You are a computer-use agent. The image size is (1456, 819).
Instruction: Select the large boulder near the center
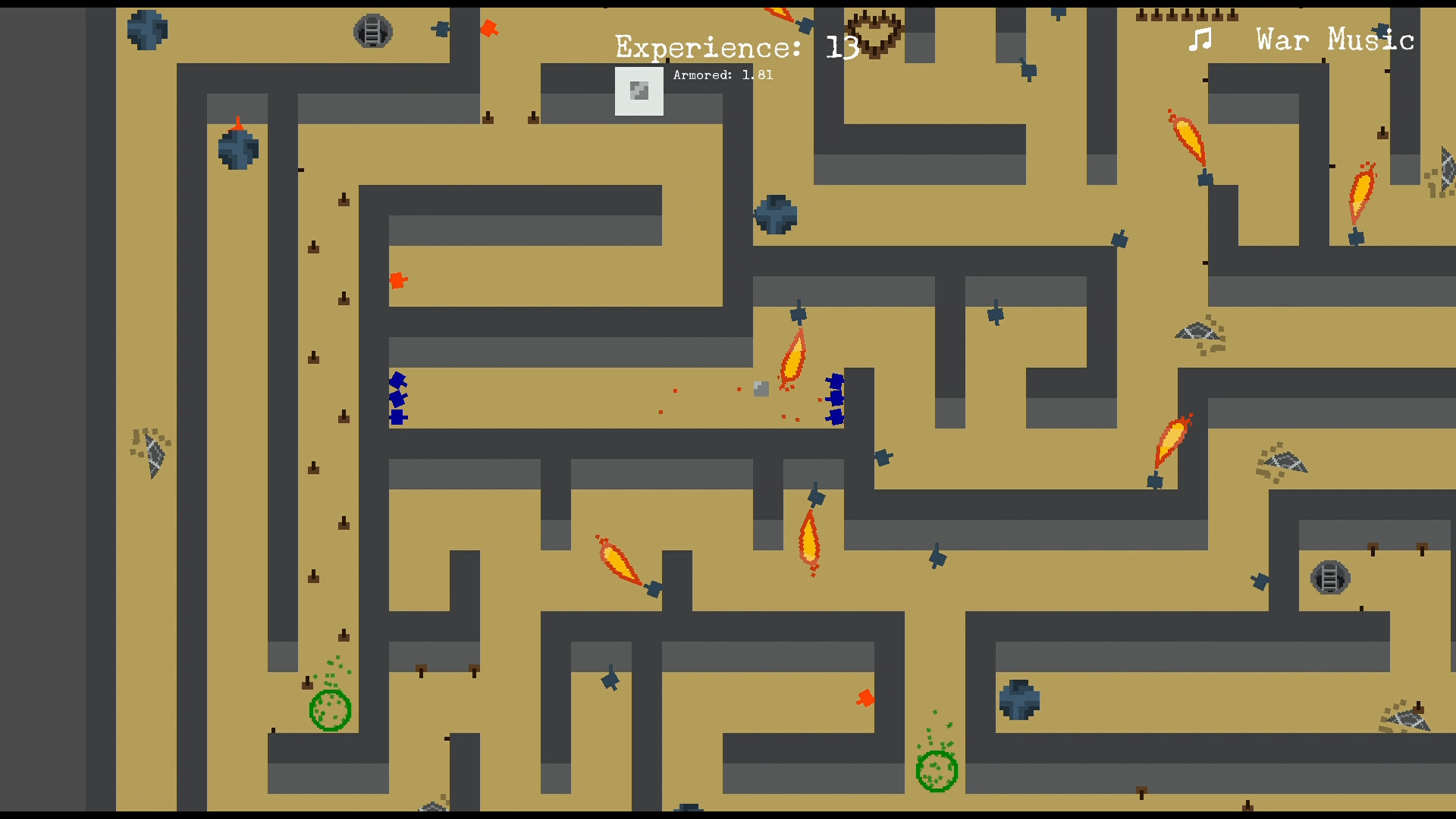775,214
